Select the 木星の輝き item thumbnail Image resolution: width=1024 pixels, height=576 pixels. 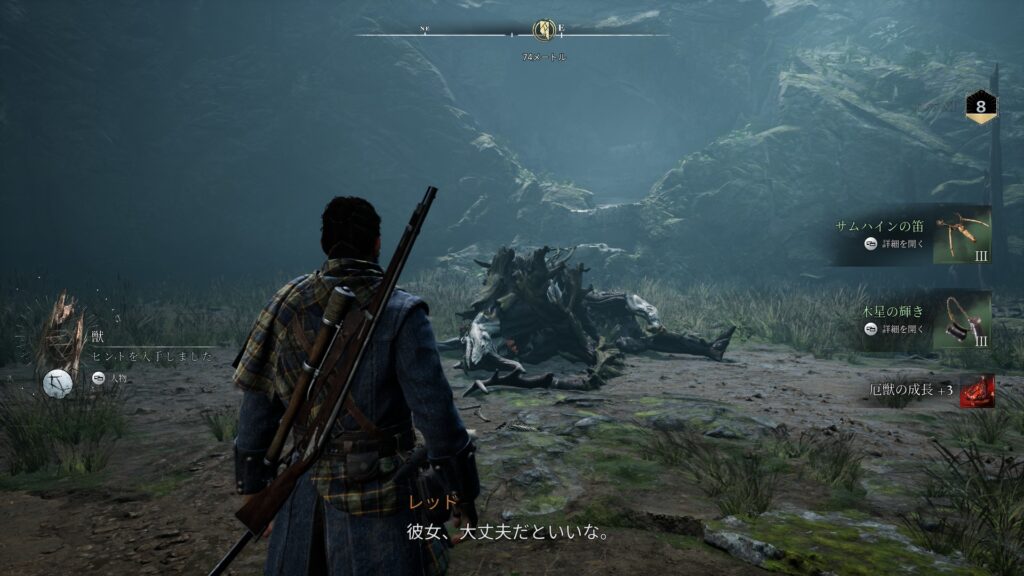[961, 320]
